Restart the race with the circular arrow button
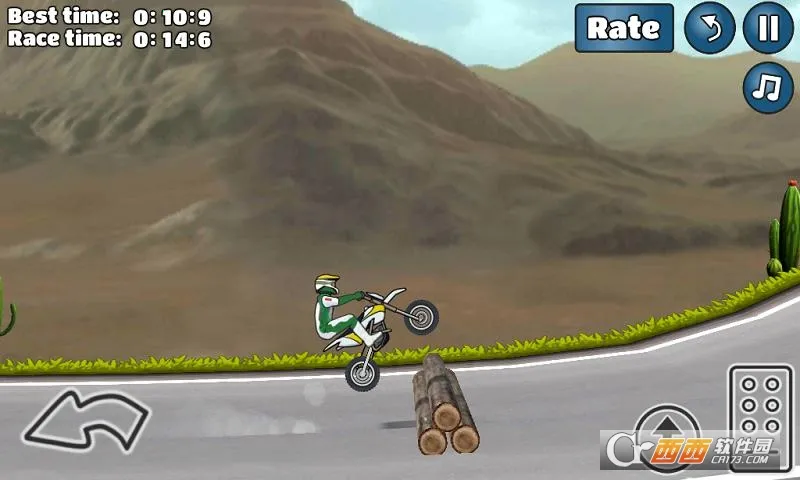The height and width of the screenshot is (480, 800). pos(709,28)
